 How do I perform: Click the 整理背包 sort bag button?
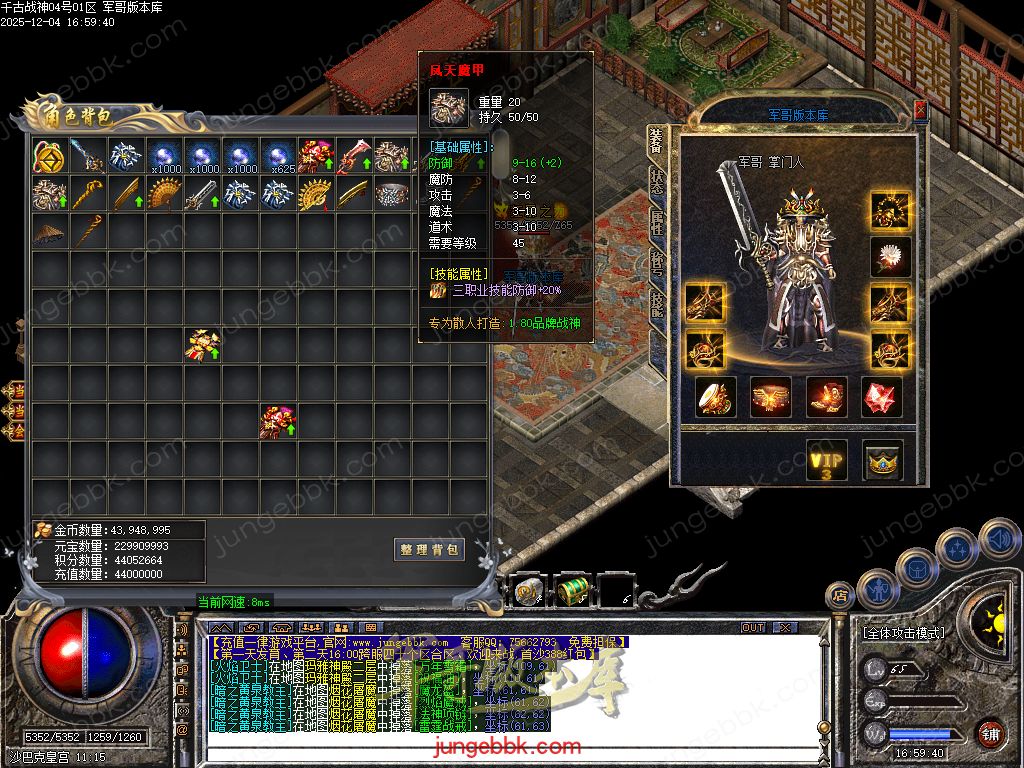tap(429, 550)
